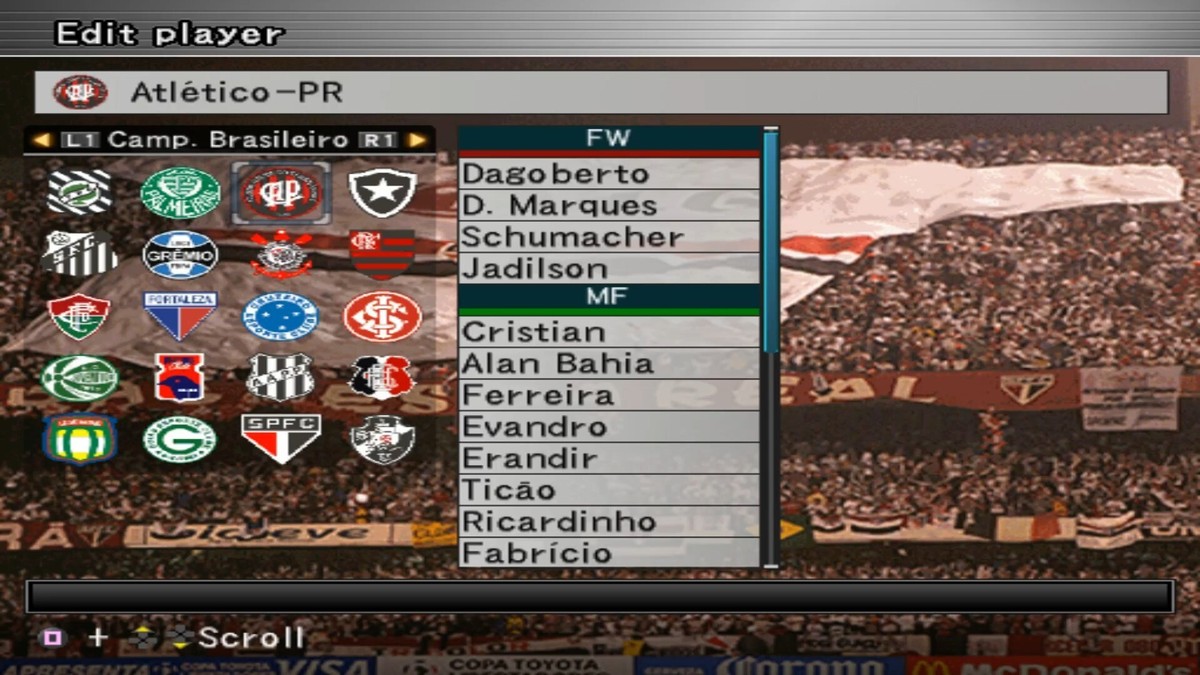Select the highlighted Atlético-PR crest
This screenshot has width=1200, height=675.
(x=281, y=192)
